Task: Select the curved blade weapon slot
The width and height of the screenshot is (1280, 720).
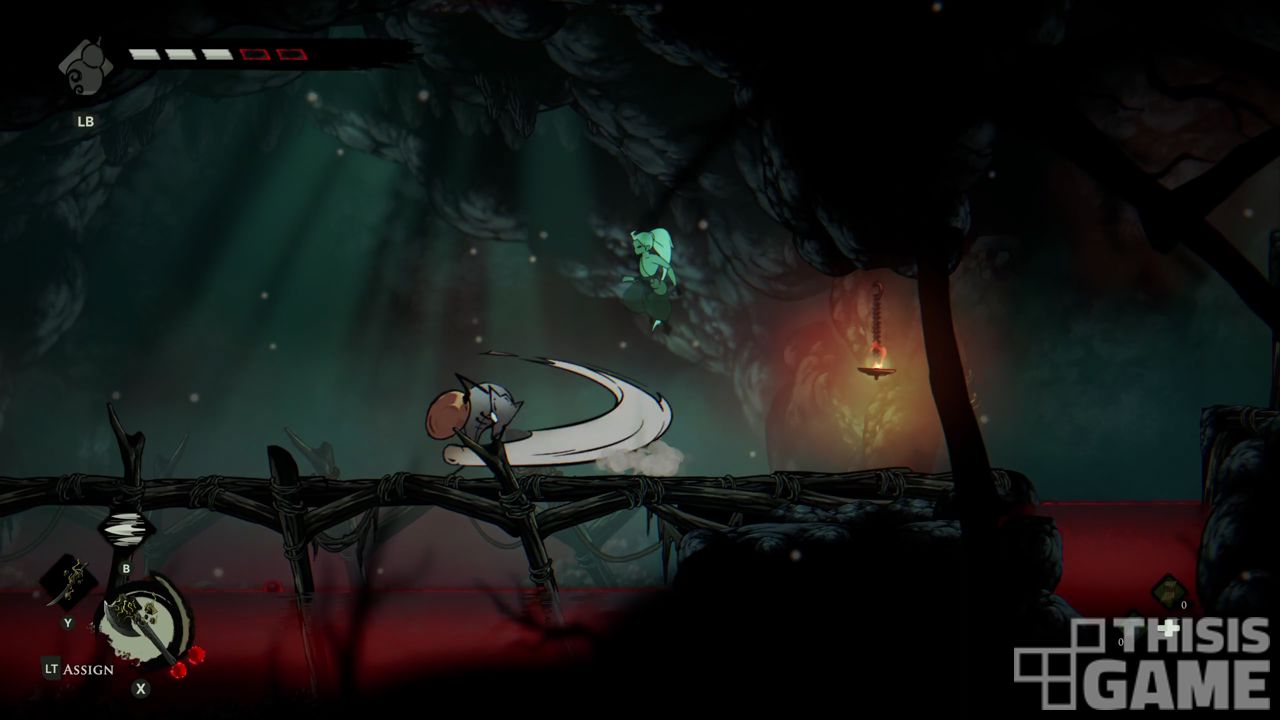Action: point(67,581)
